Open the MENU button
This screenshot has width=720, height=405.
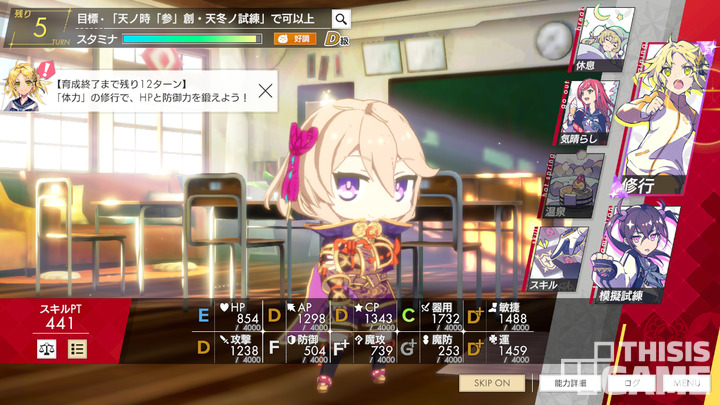tap(686, 383)
